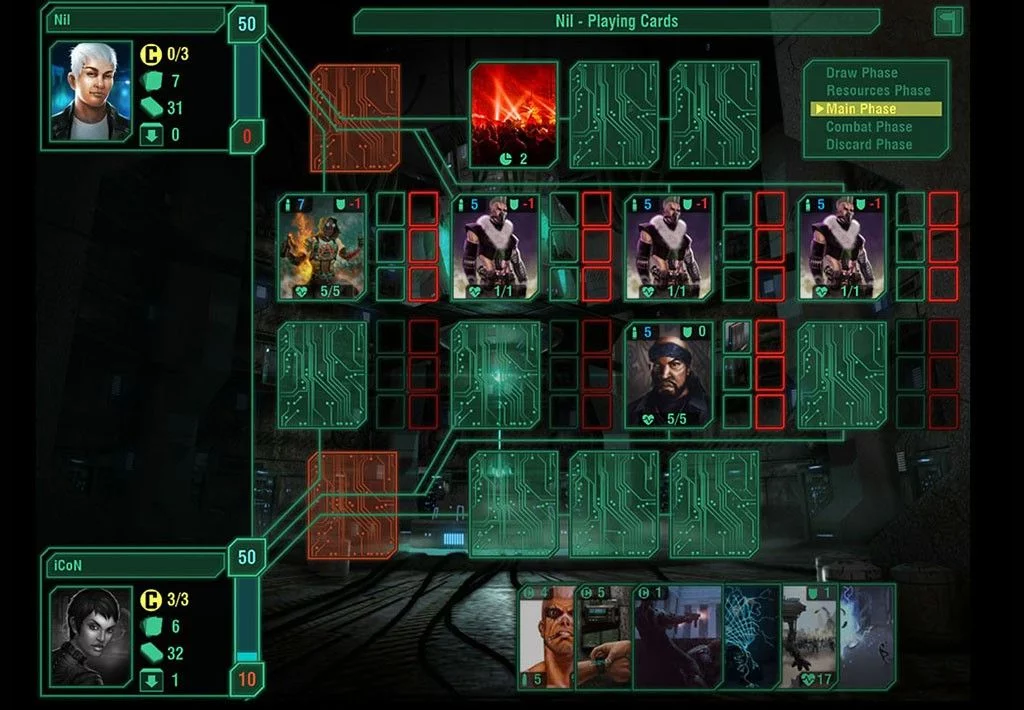Inspect the red concert crowd card

click(x=514, y=114)
